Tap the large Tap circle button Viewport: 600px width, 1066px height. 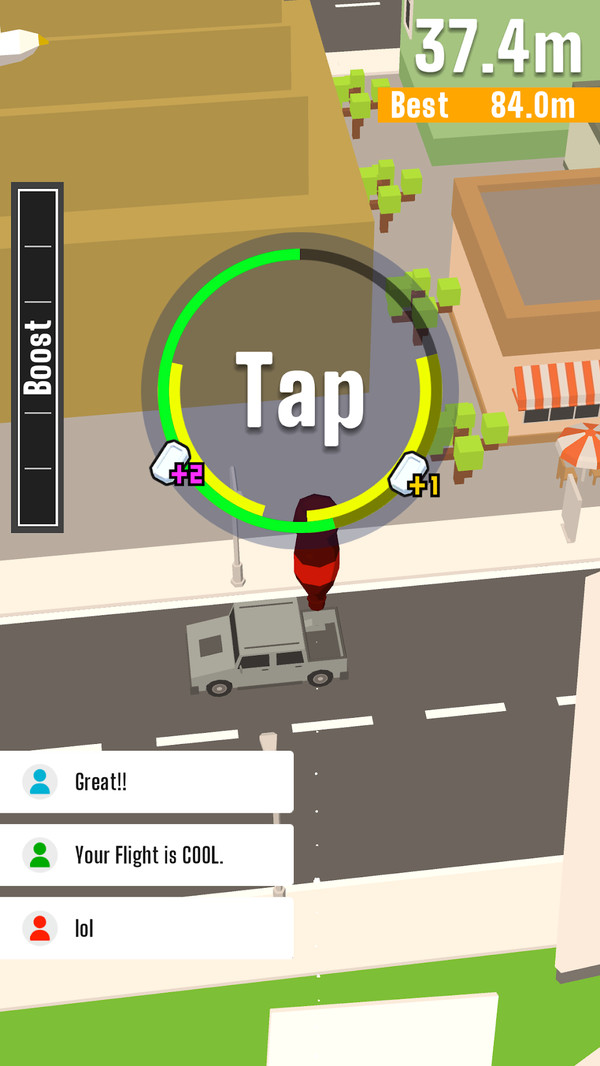[x=299, y=391]
